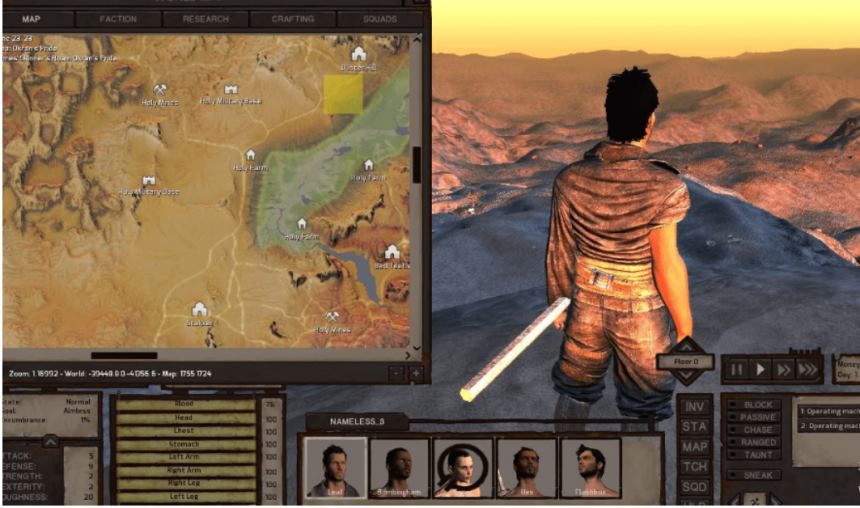Pause the game with the pause button
The image size is (860, 508).
point(737,369)
